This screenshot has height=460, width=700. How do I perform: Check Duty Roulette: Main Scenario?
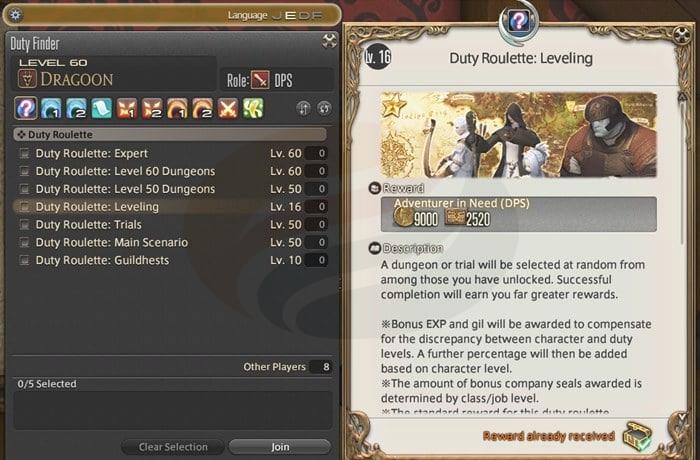tap(23, 242)
